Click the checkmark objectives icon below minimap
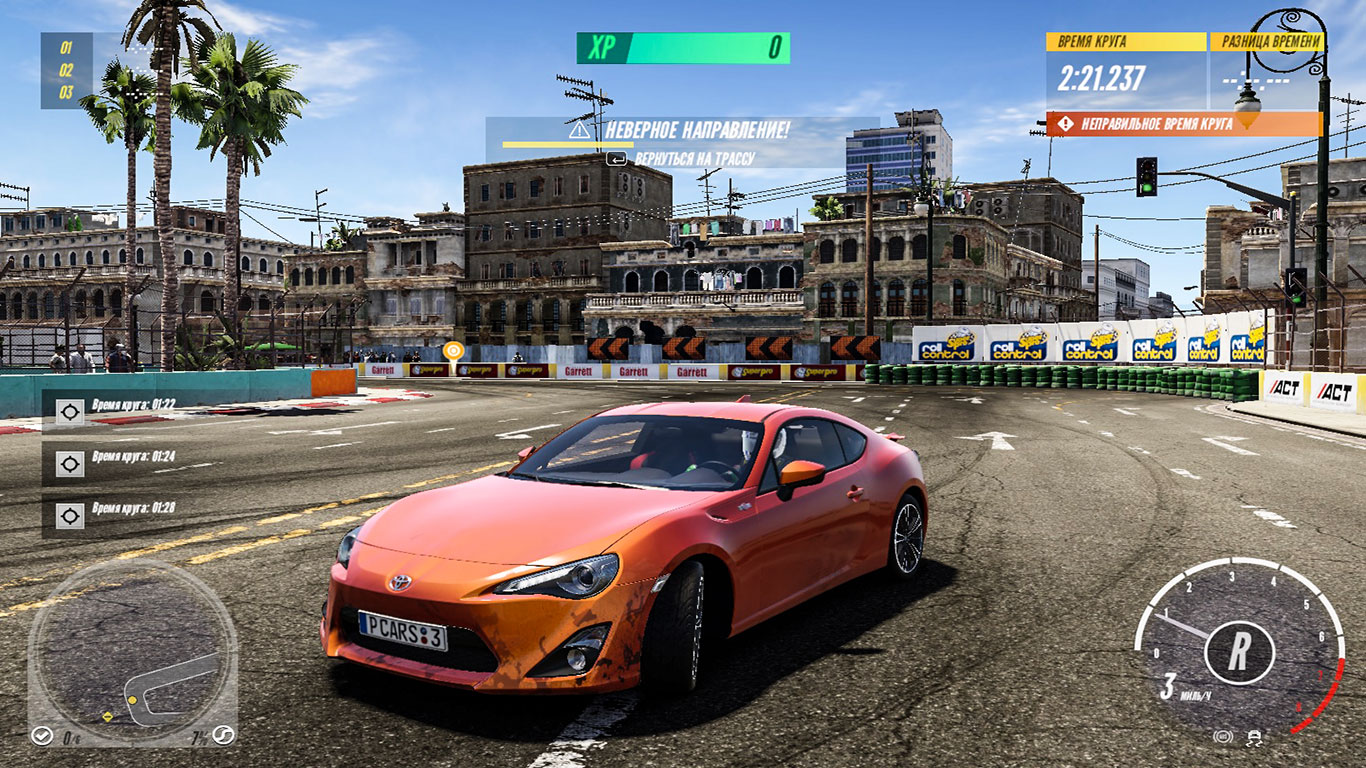 (x=42, y=736)
